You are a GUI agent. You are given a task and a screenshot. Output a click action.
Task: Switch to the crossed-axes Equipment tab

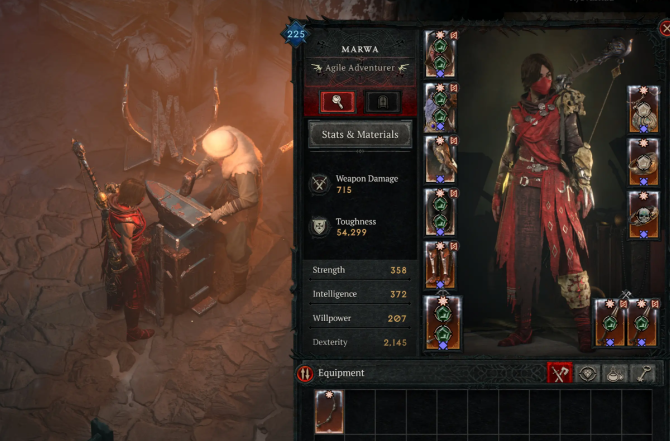[561, 373]
